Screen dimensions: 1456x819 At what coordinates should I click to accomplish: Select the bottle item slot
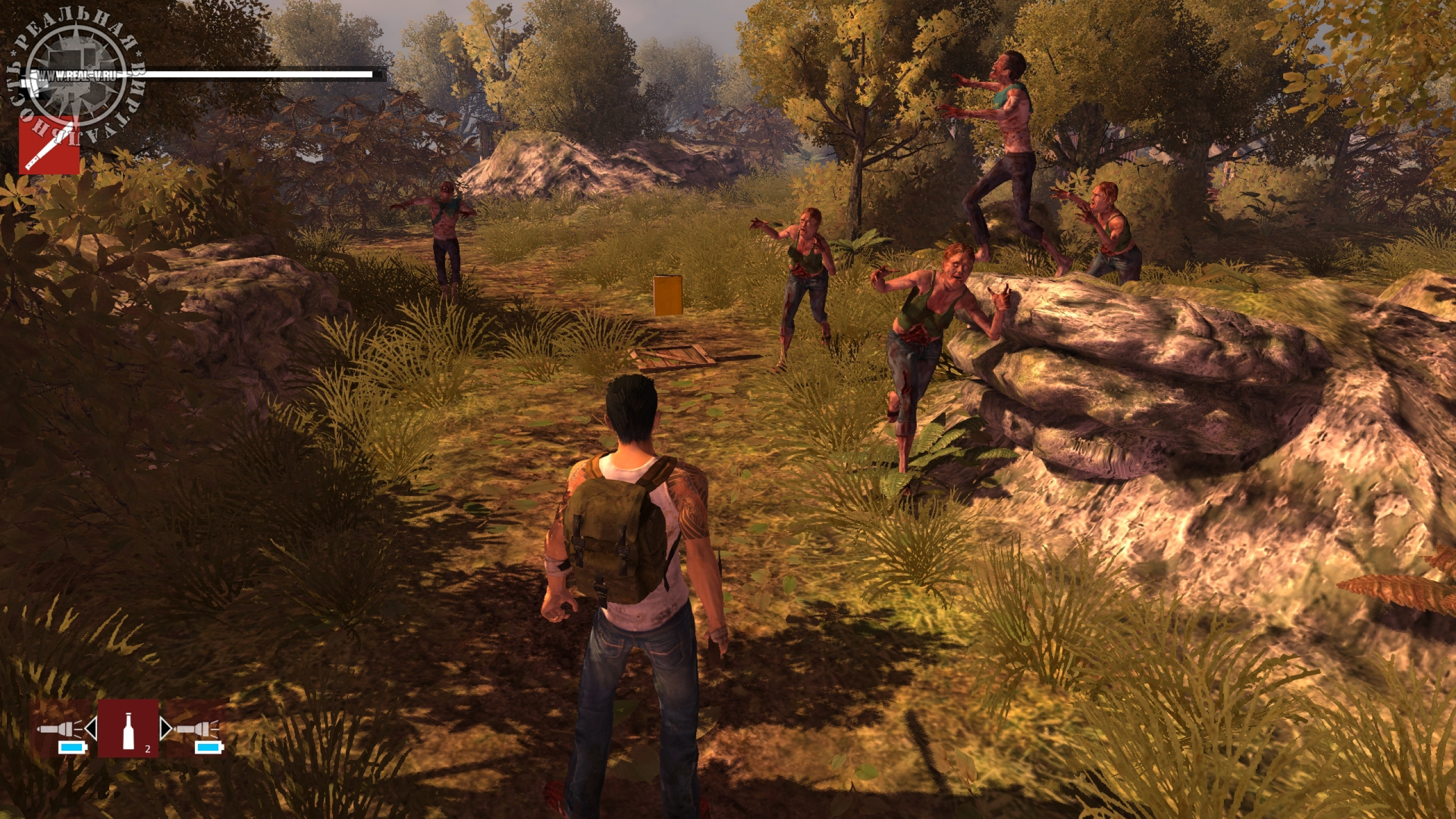tap(128, 727)
